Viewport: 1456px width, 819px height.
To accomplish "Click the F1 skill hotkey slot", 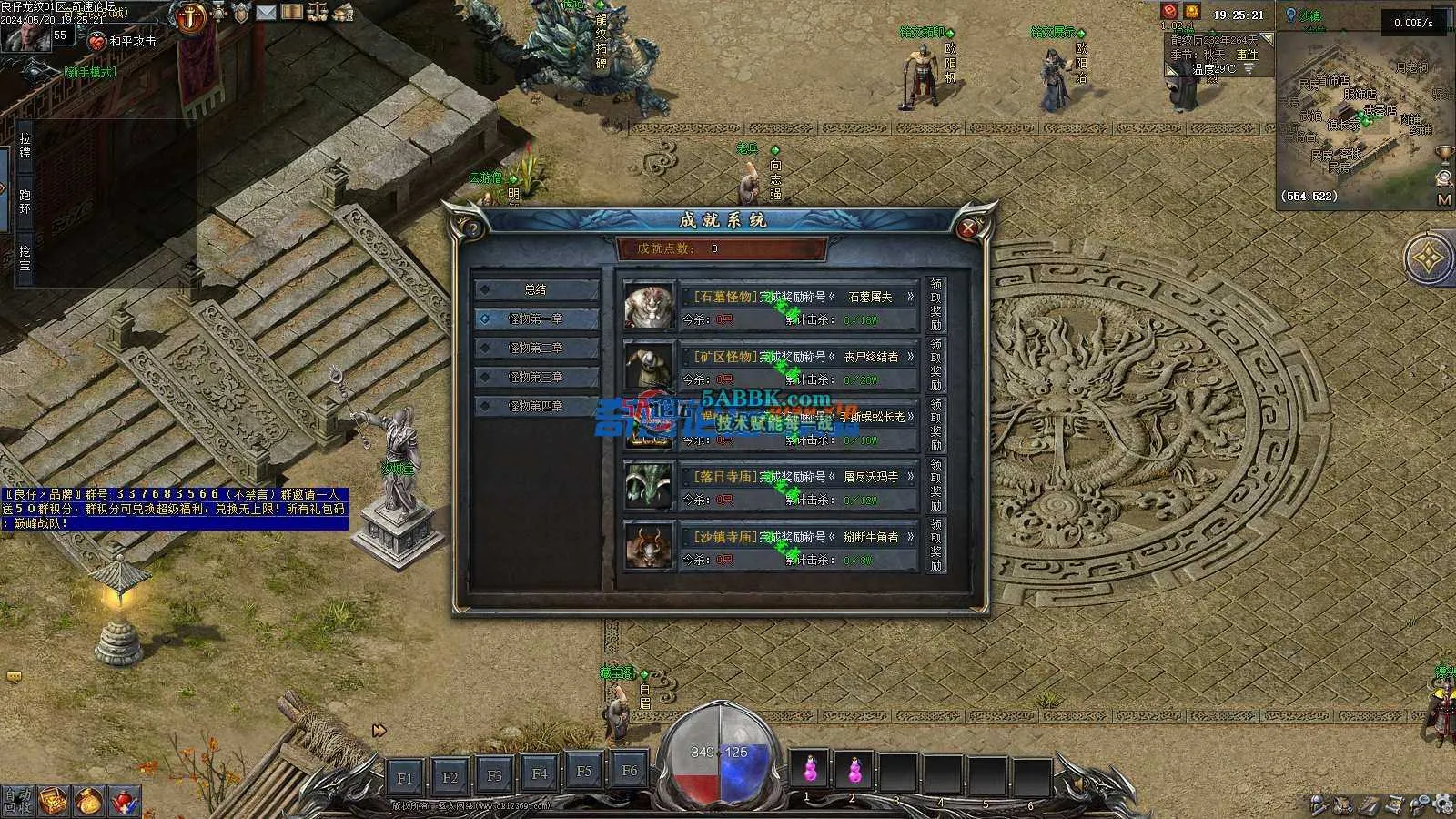I will coord(405,778).
